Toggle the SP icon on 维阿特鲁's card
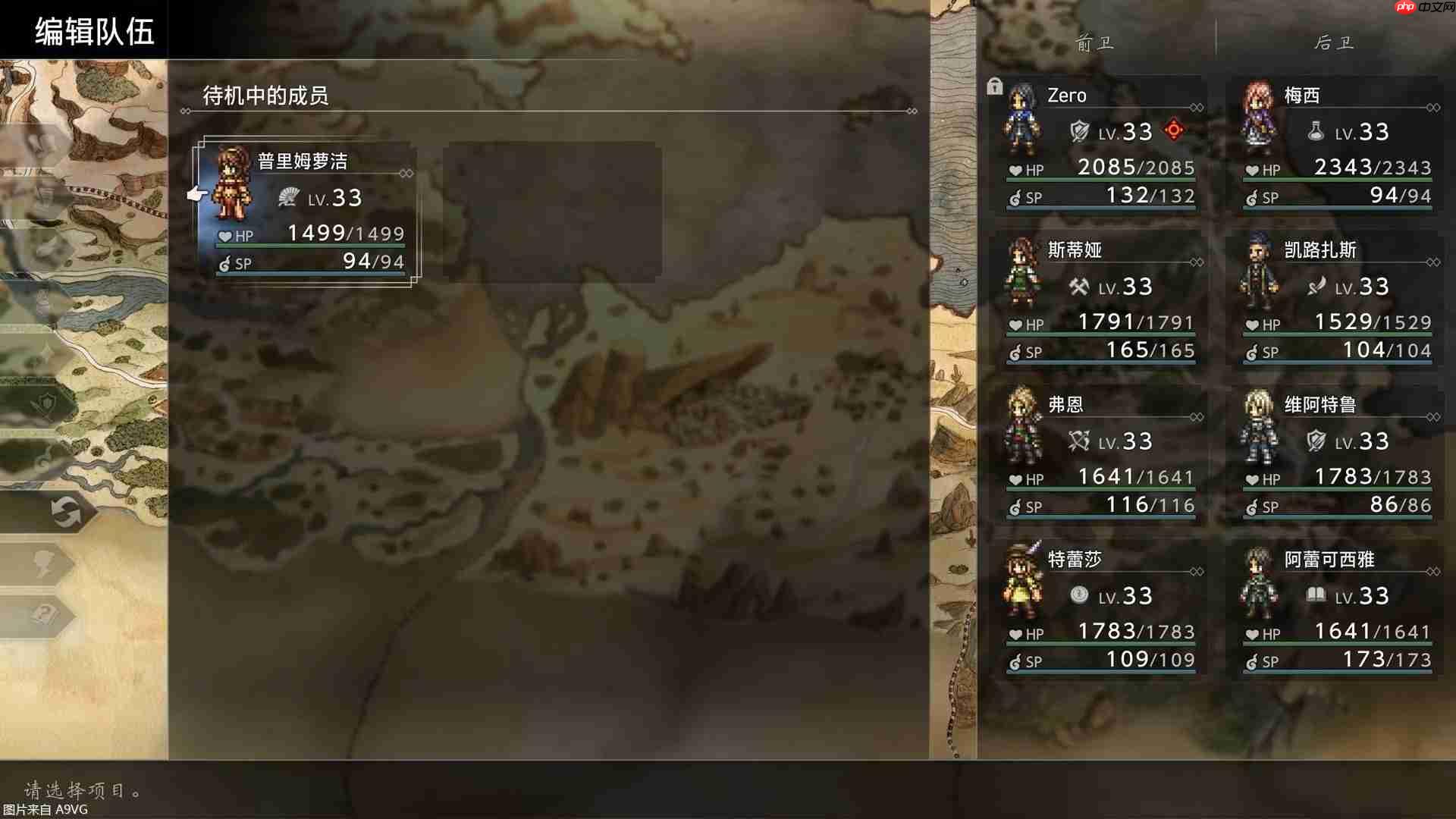This screenshot has height=819, width=1456. (1252, 507)
